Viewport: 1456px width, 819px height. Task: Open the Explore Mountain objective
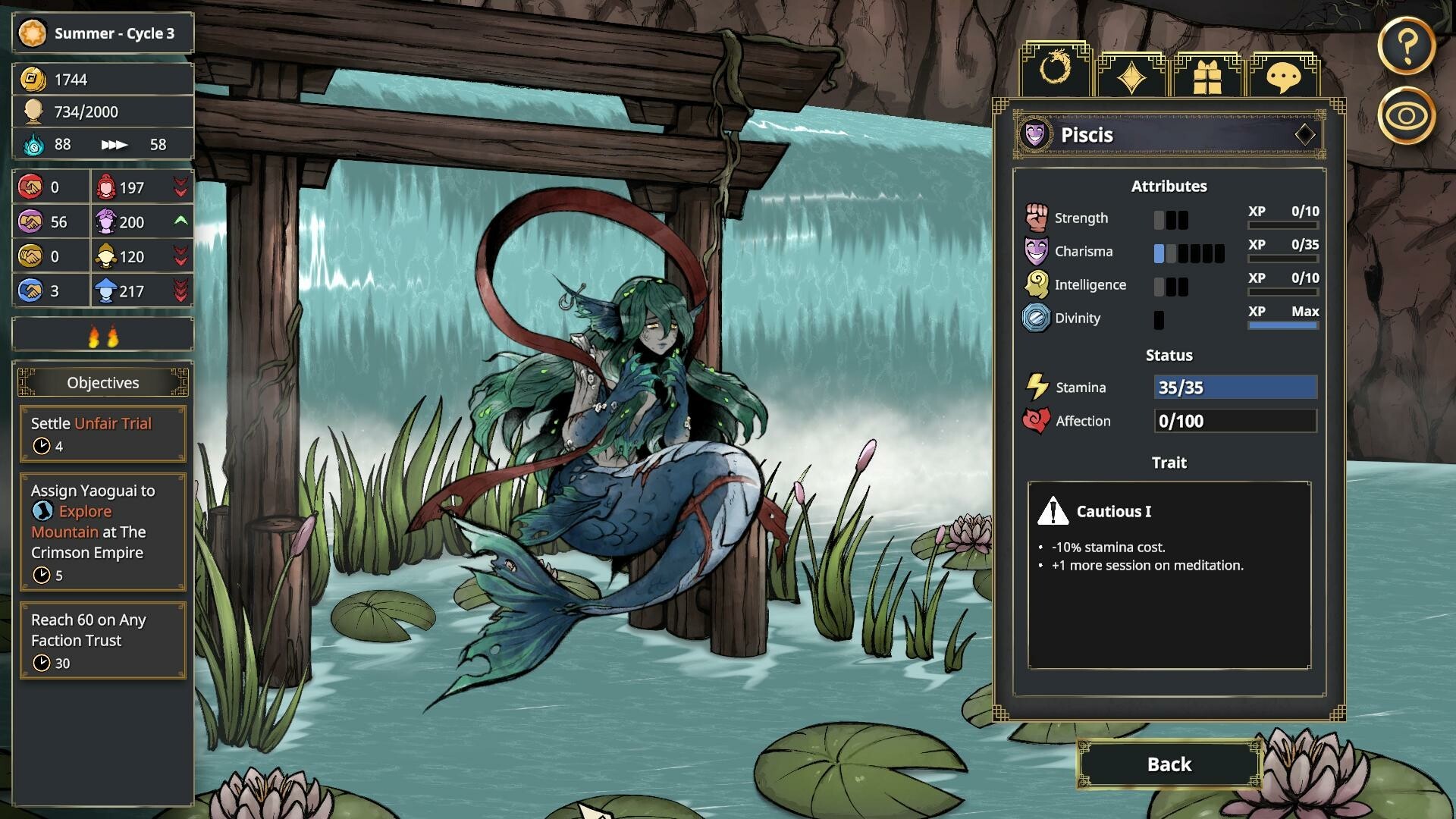coord(103,532)
